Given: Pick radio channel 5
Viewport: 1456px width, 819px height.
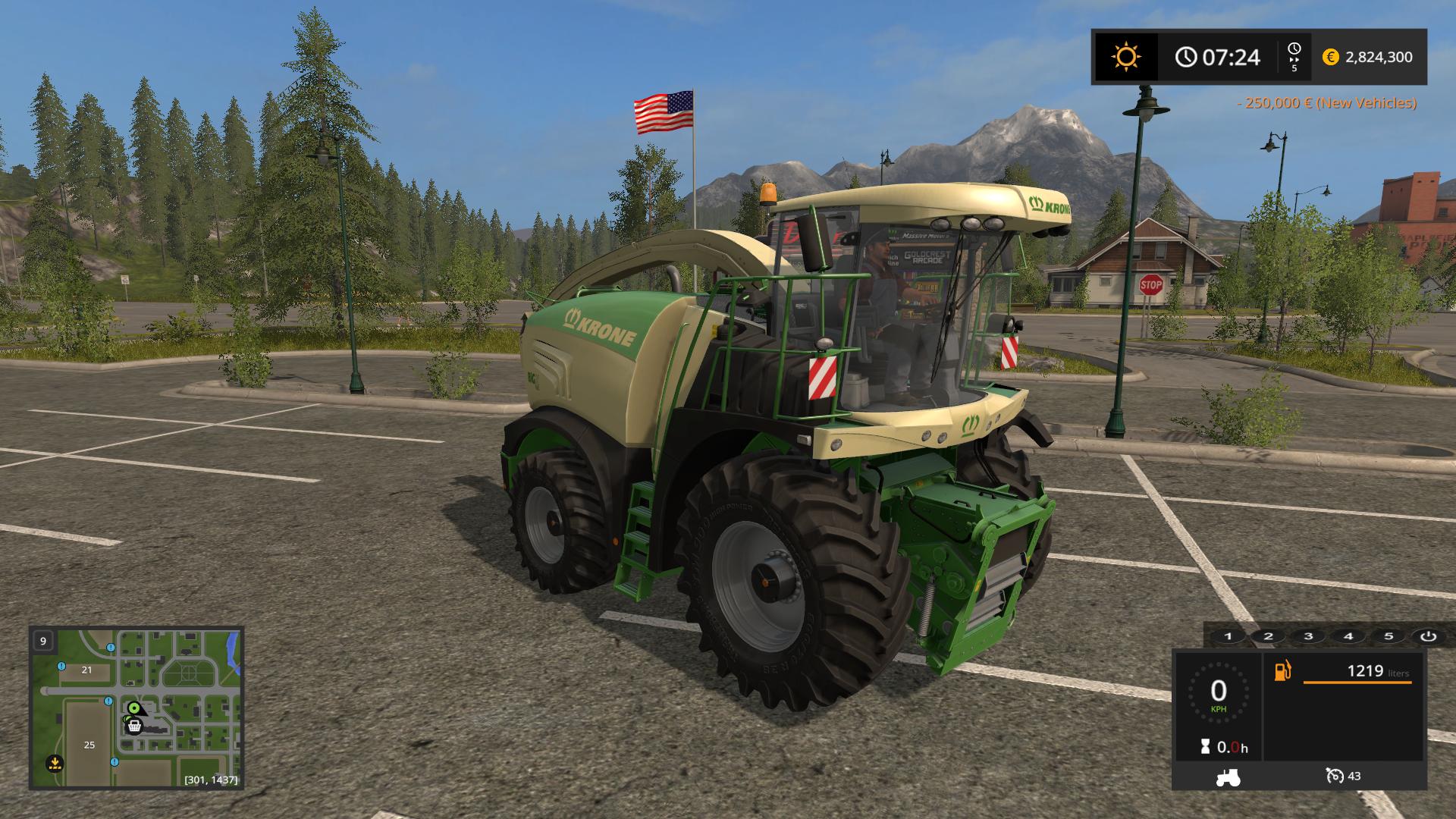Looking at the screenshot, I should 1389,636.
